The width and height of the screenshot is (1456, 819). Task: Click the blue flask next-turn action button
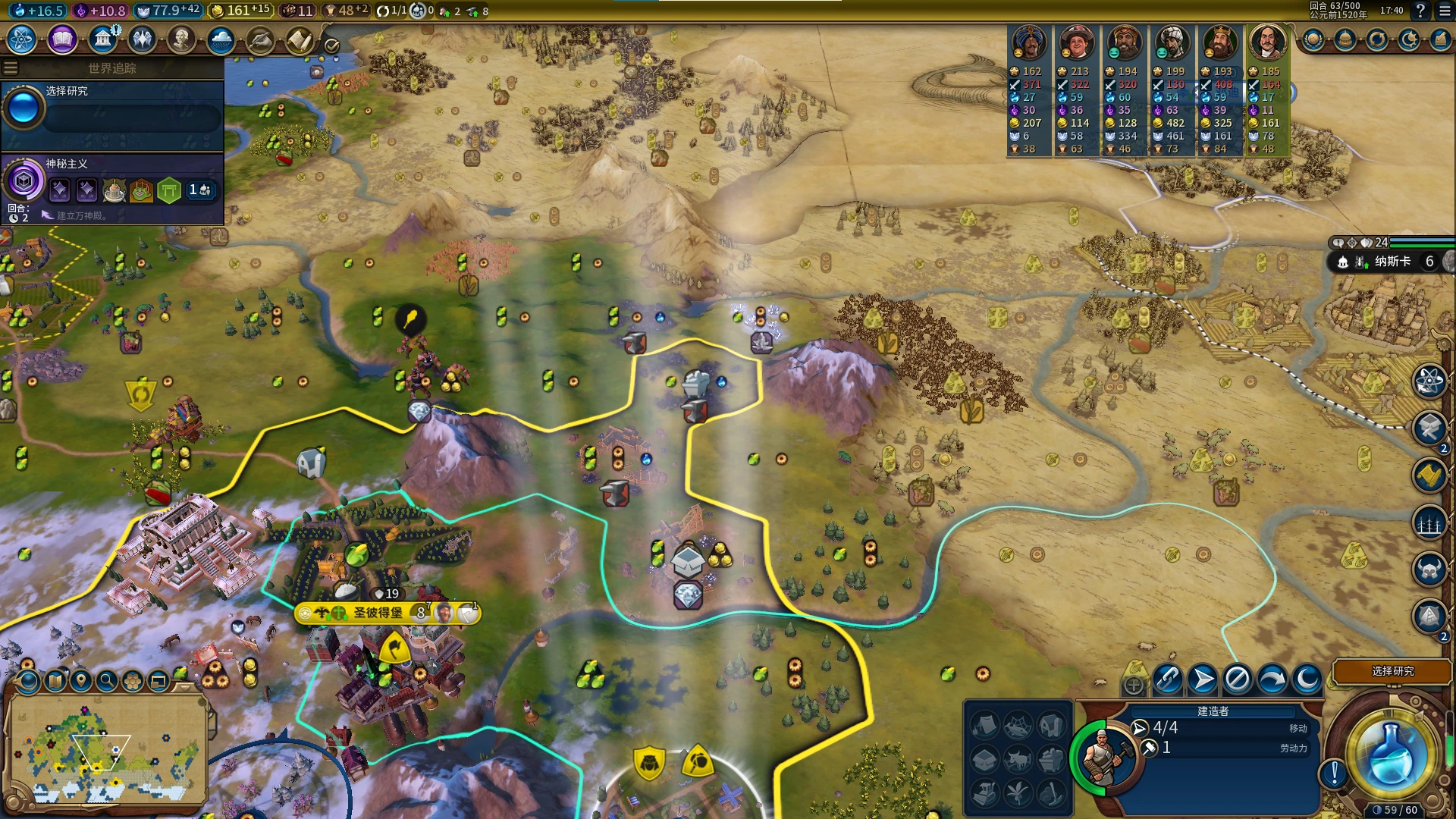coord(1391,753)
